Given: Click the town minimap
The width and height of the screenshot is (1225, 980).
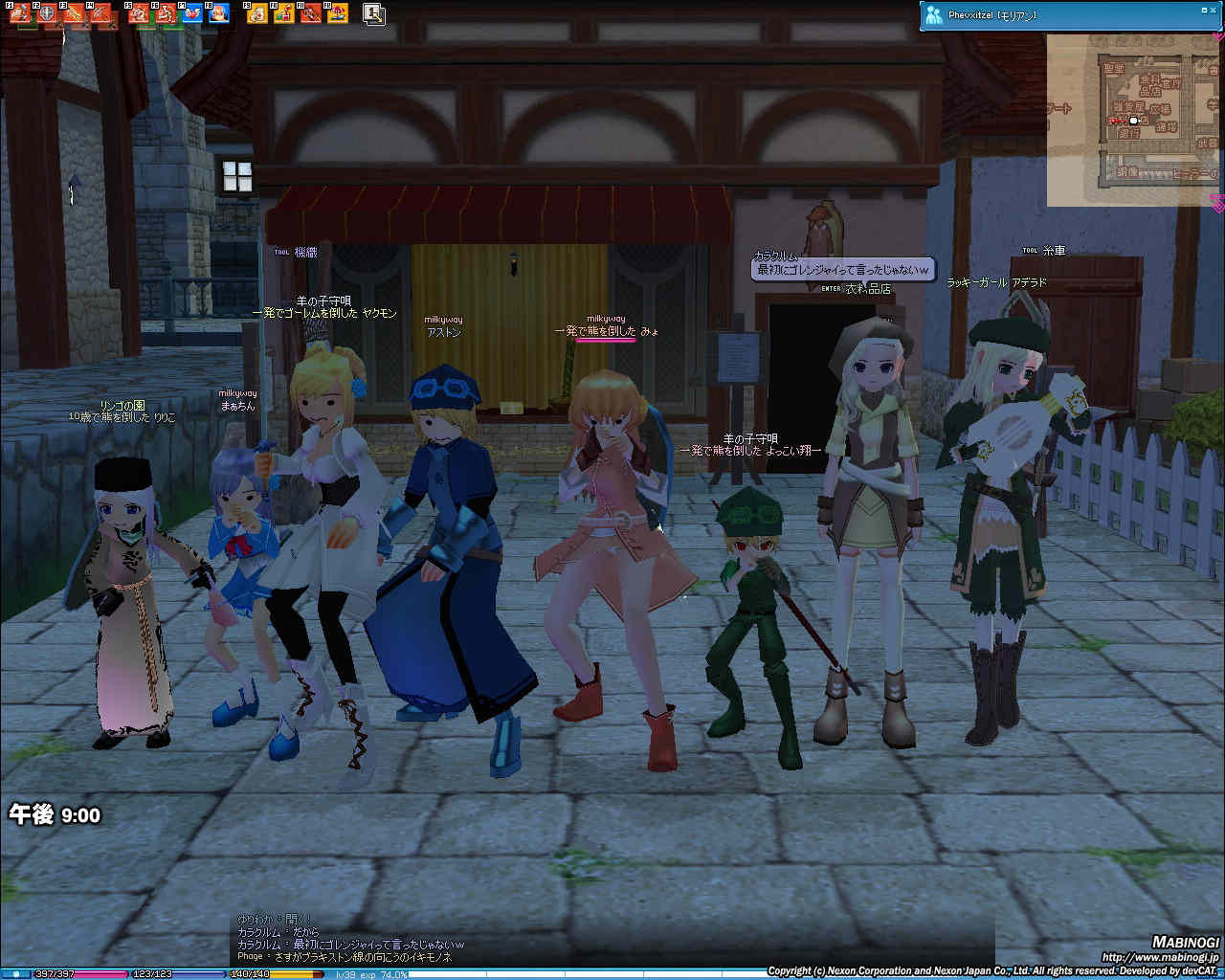Looking at the screenshot, I should pos(1133,121).
